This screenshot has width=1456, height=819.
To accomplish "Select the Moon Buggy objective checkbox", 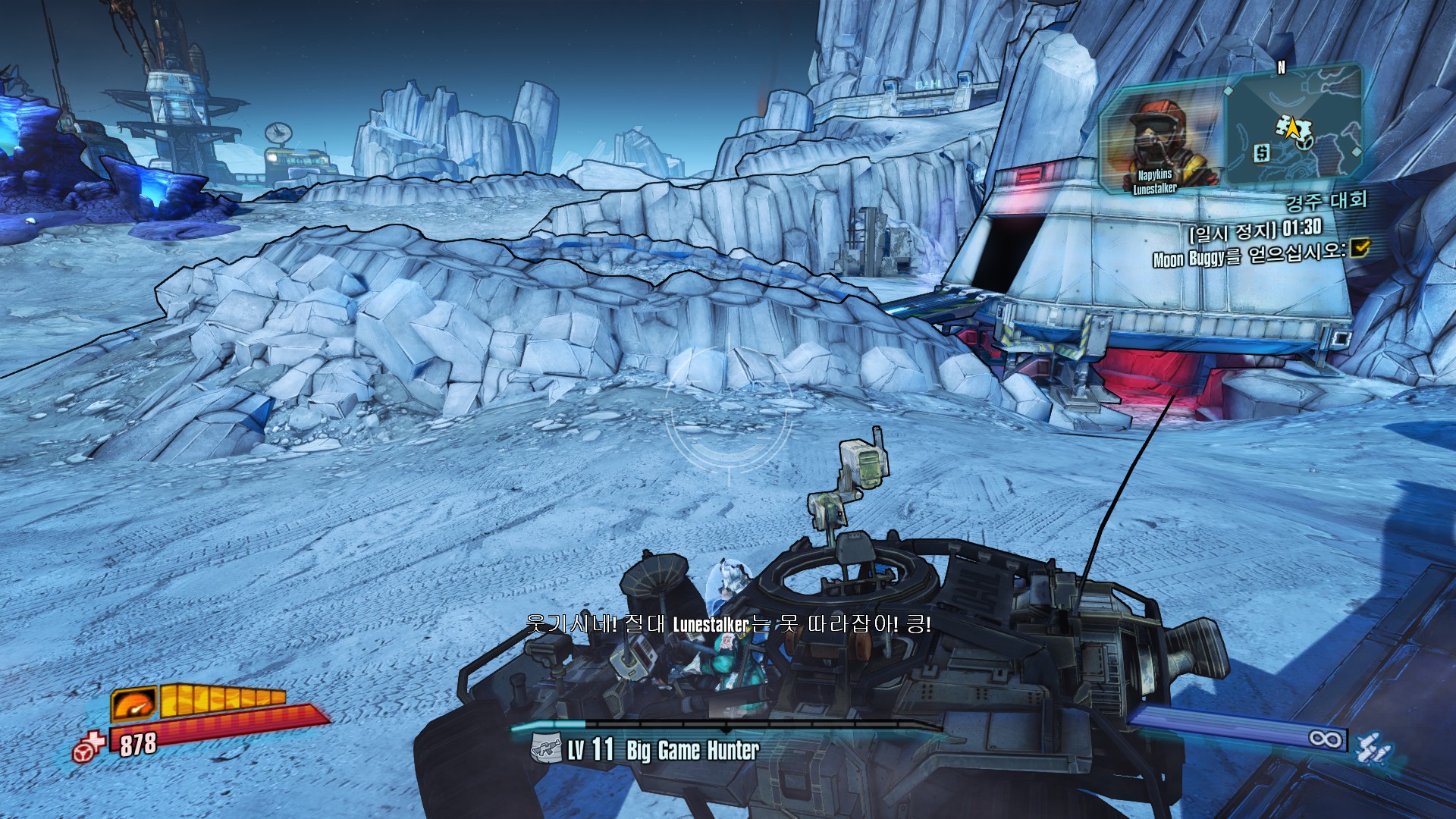I will pyautogui.click(x=1360, y=247).
